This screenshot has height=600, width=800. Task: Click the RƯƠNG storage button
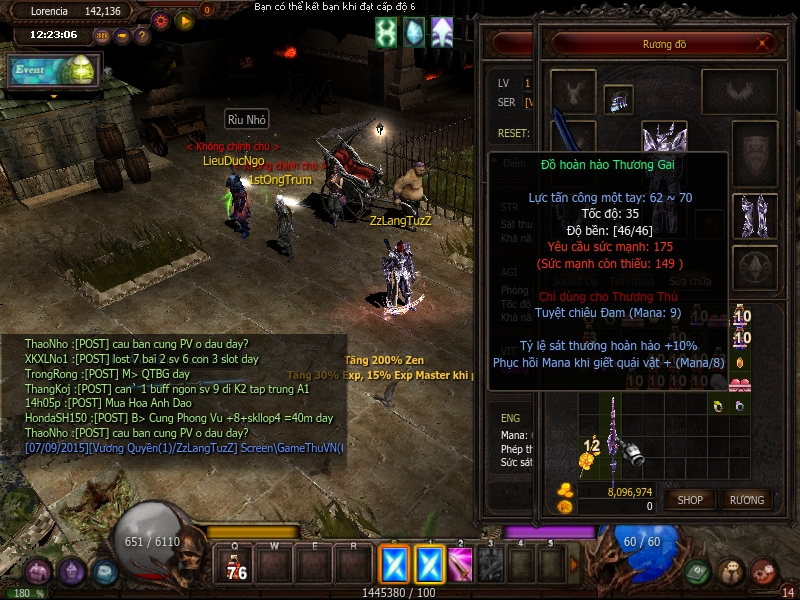[746, 499]
